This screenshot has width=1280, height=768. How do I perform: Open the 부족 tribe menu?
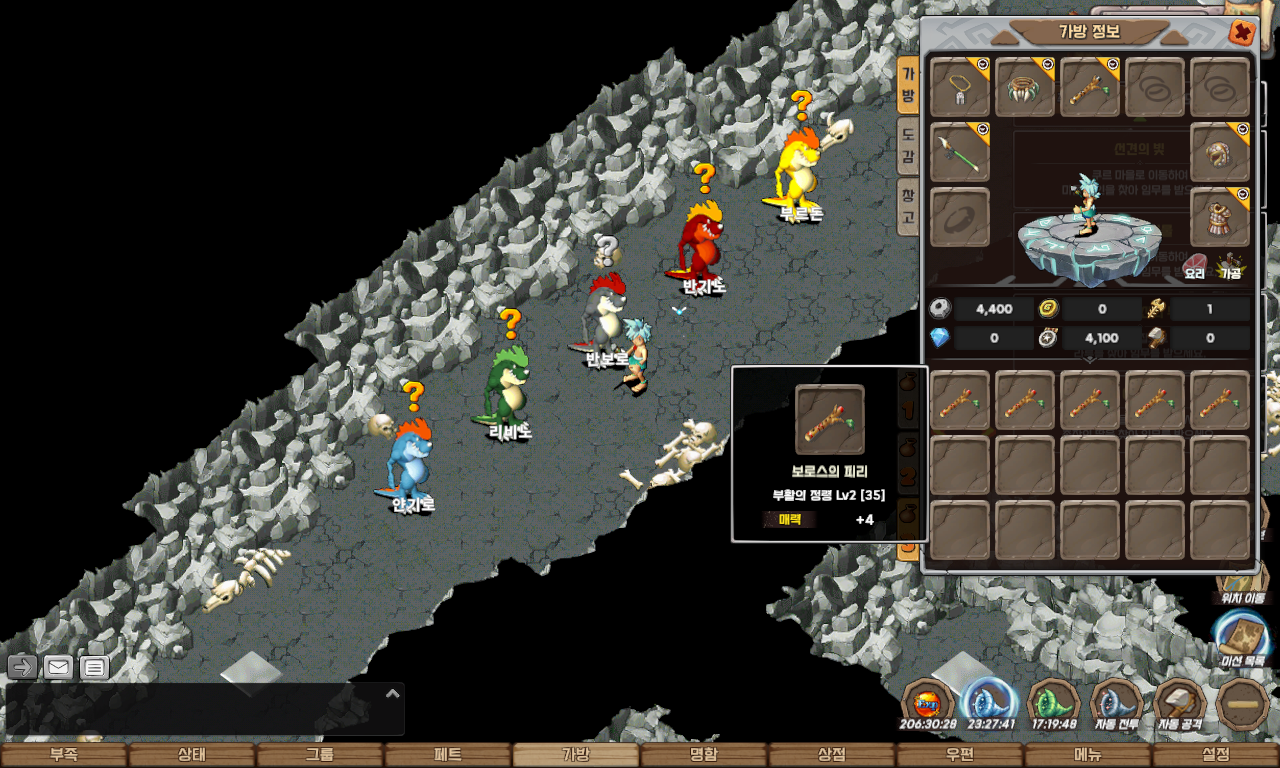64,755
